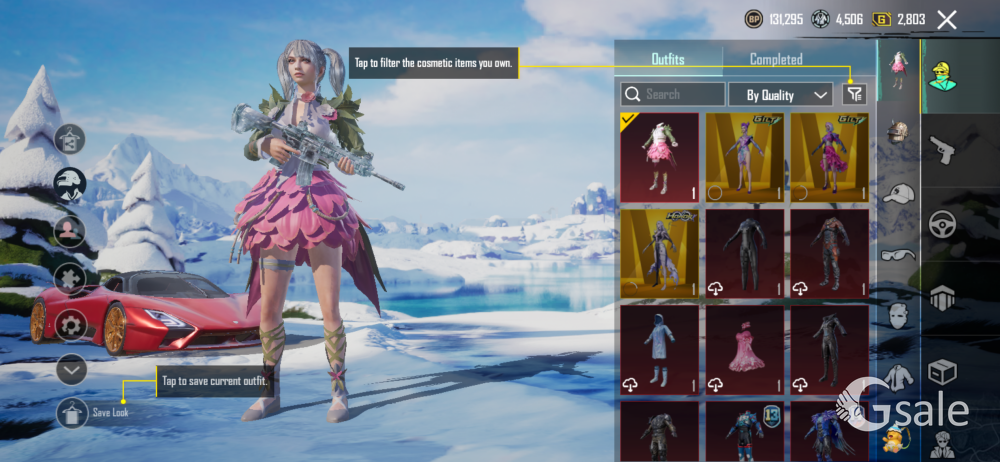The width and height of the screenshot is (1000, 462).
Task: Open the crate box category
Action: coord(943,372)
